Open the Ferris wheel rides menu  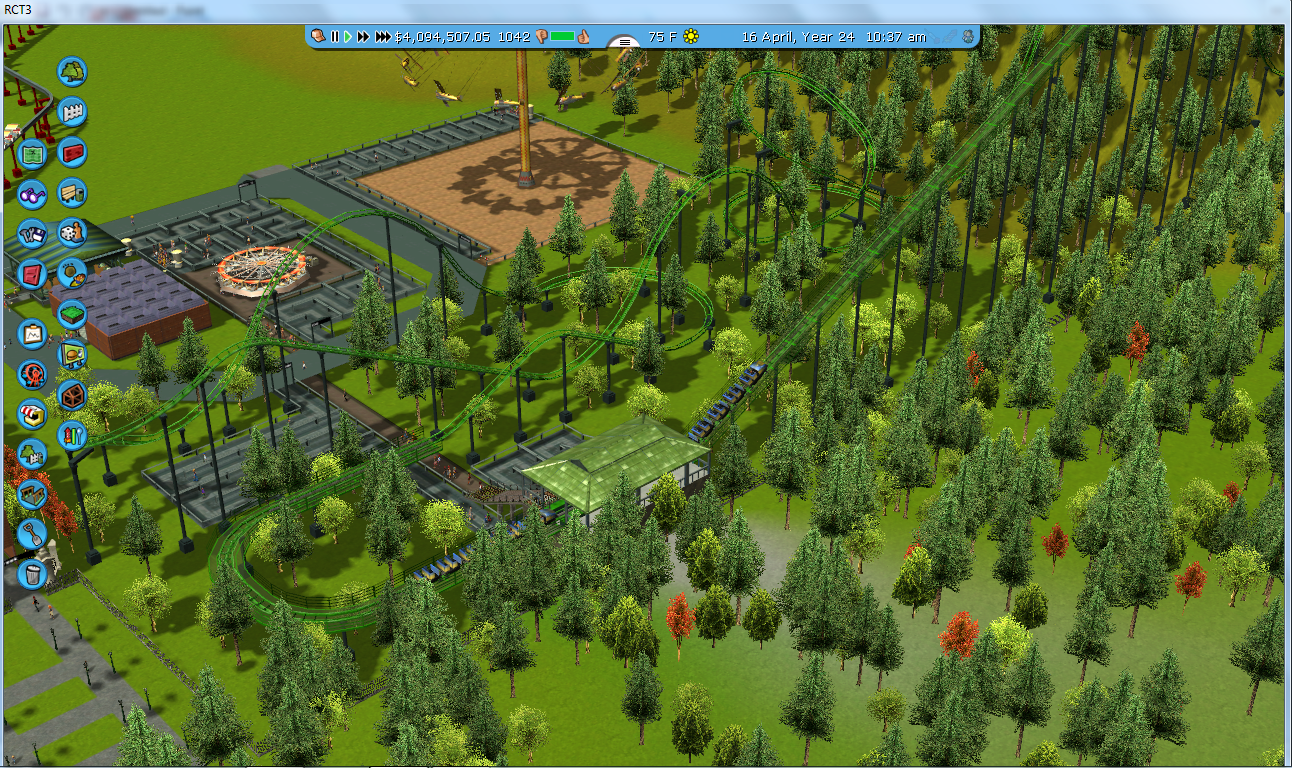(32, 374)
